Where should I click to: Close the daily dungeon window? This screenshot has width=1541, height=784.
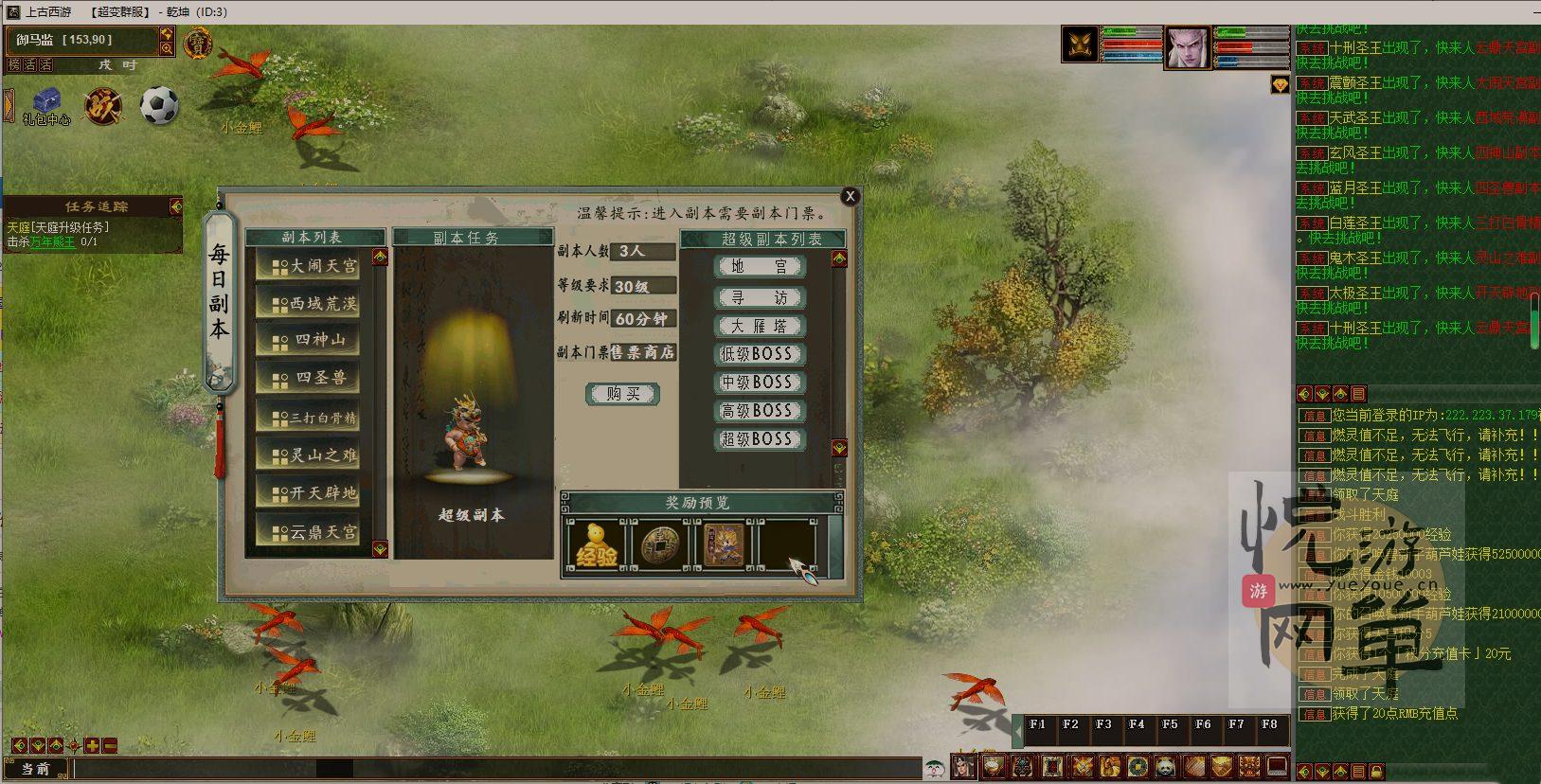click(850, 196)
